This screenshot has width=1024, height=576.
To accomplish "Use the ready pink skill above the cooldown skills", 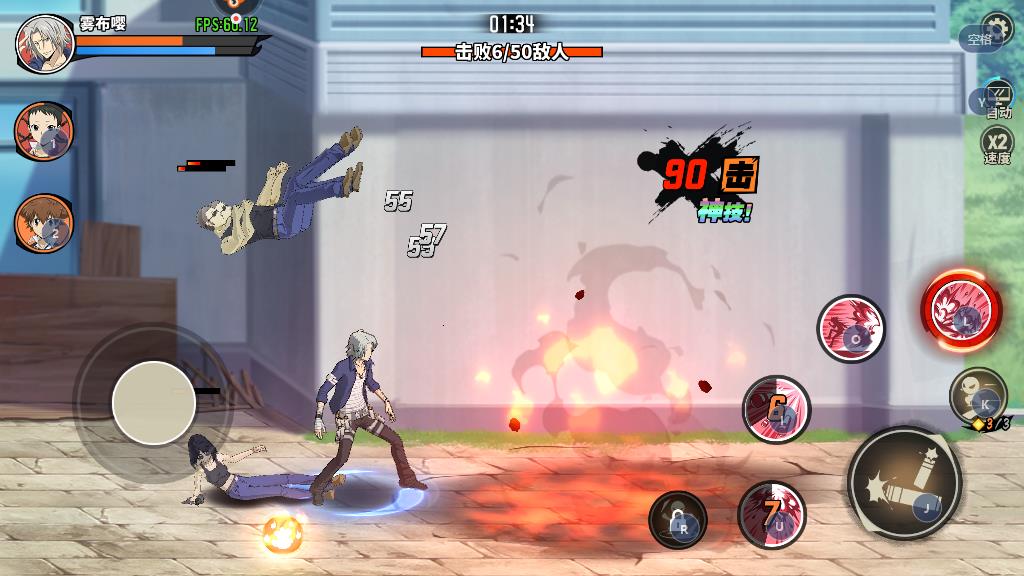I will point(851,328).
